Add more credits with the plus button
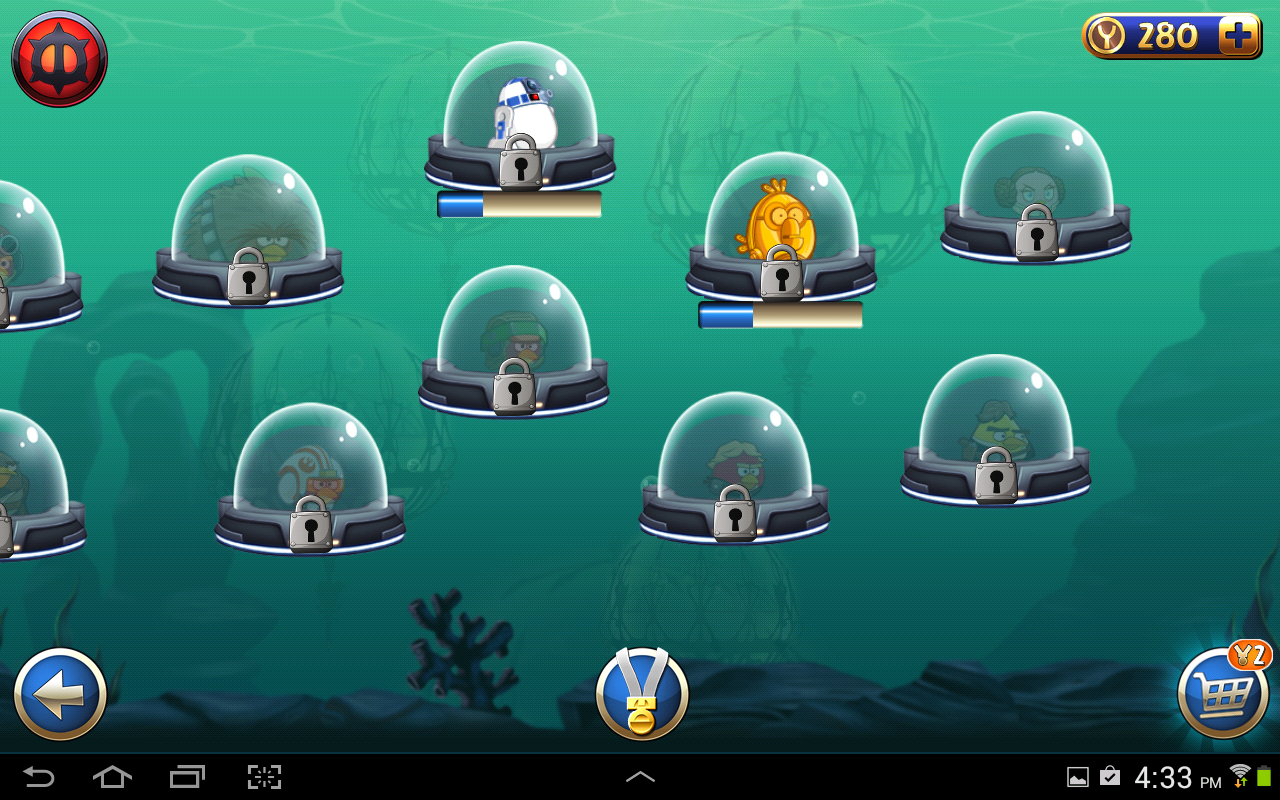Image resolution: width=1280 pixels, height=800 pixels. [1238, 37]
